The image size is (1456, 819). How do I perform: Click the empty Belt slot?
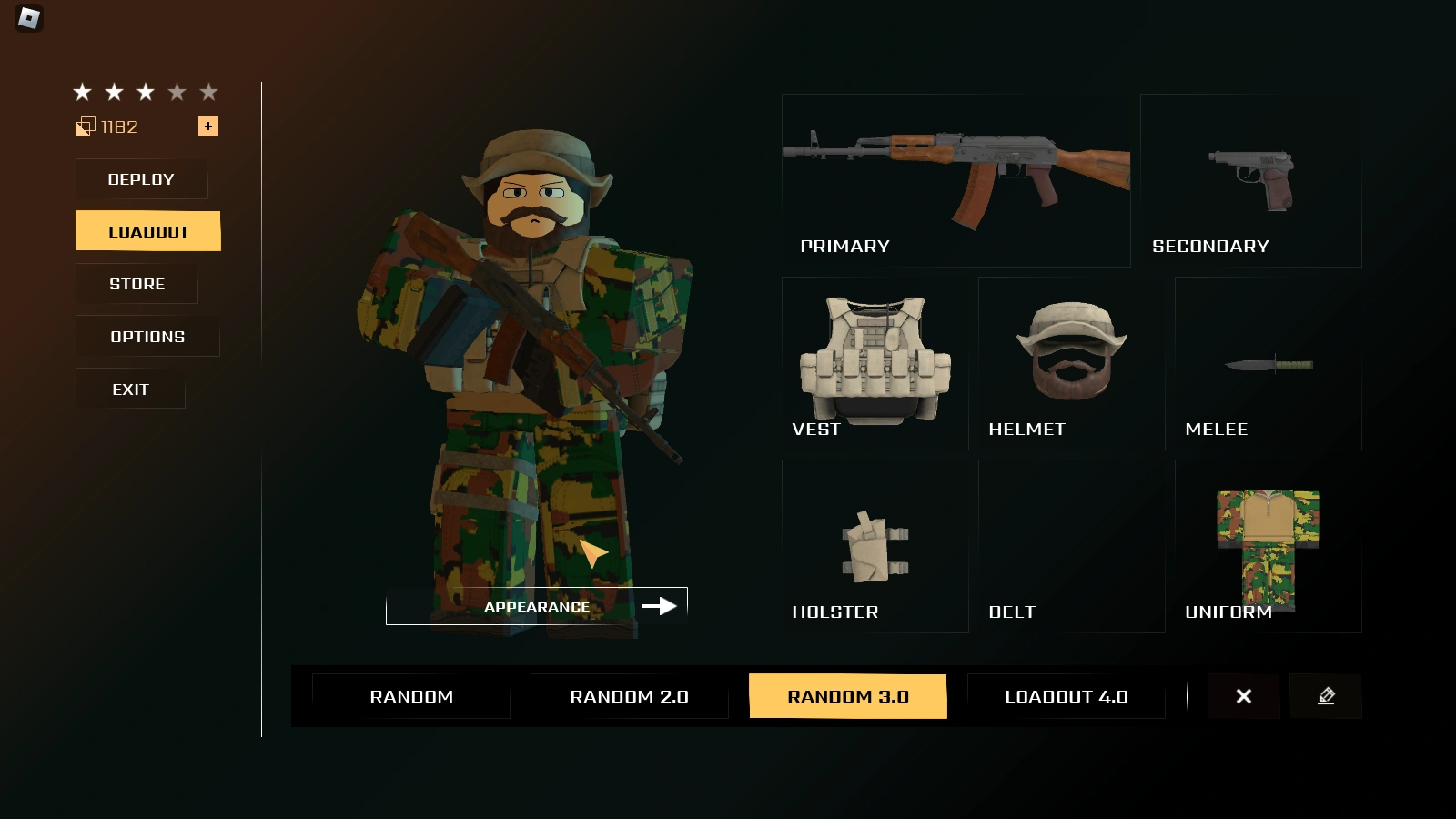1071,546
